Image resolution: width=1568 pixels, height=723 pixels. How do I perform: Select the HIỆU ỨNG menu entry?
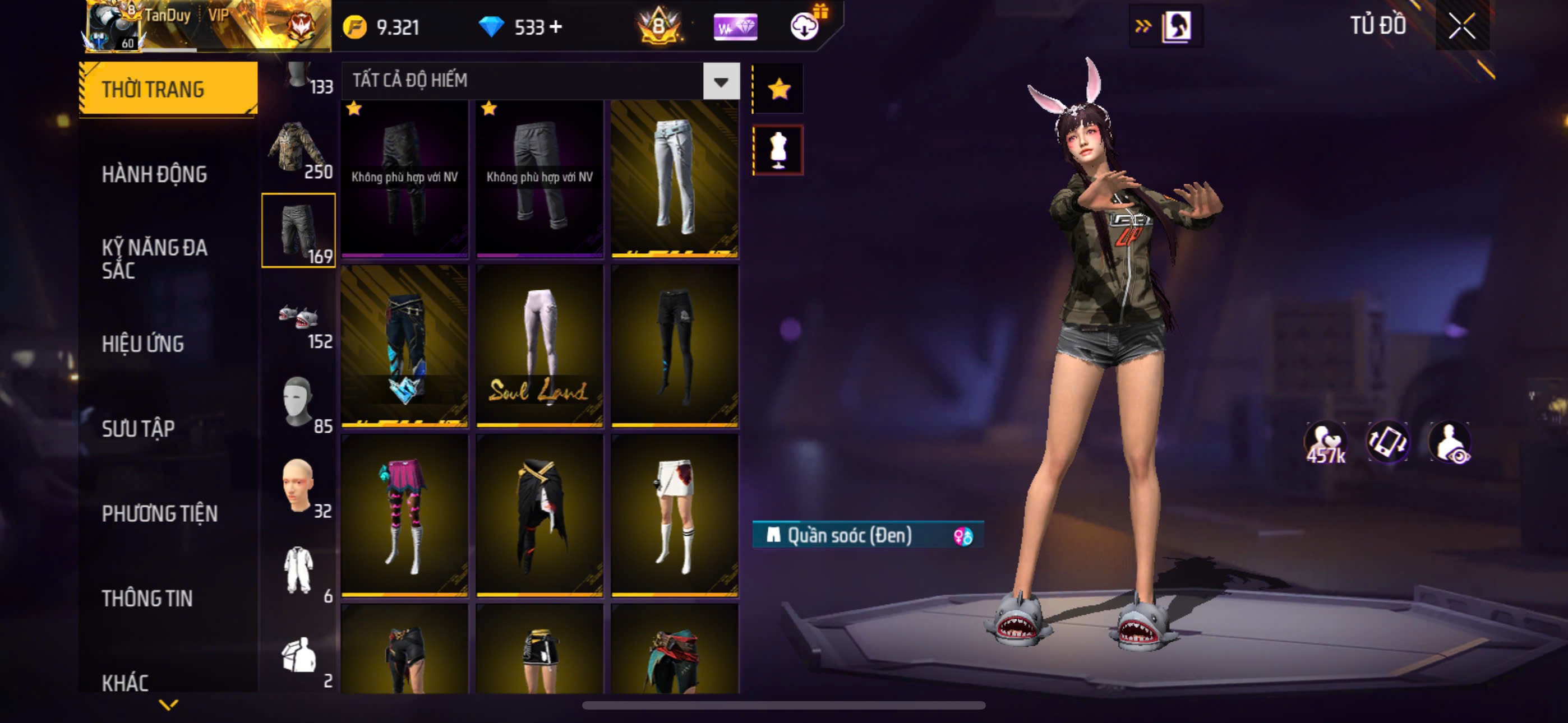[143, 344]
